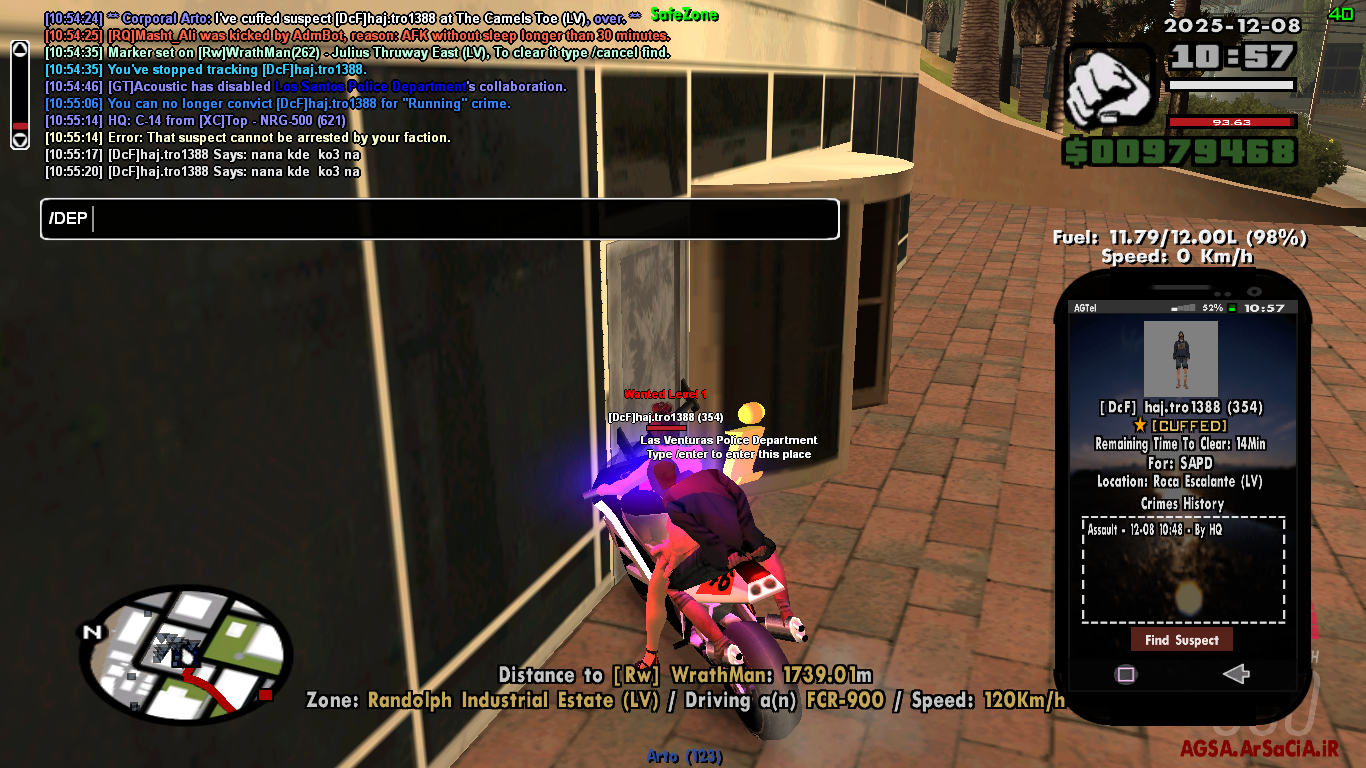Viewport: 1366px width, 768px height.
Task: Select the fist weapon icon
Action: point(1109,88)
